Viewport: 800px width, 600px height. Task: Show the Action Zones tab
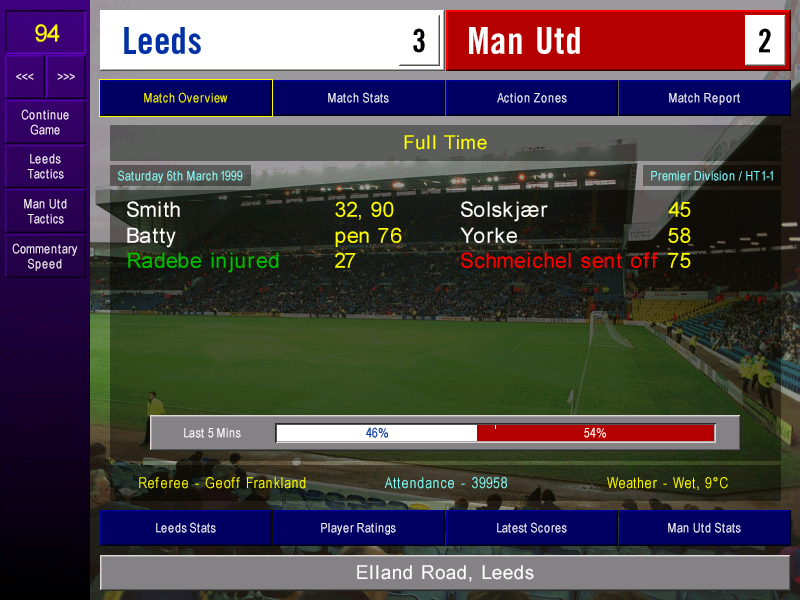click(531, 98)
